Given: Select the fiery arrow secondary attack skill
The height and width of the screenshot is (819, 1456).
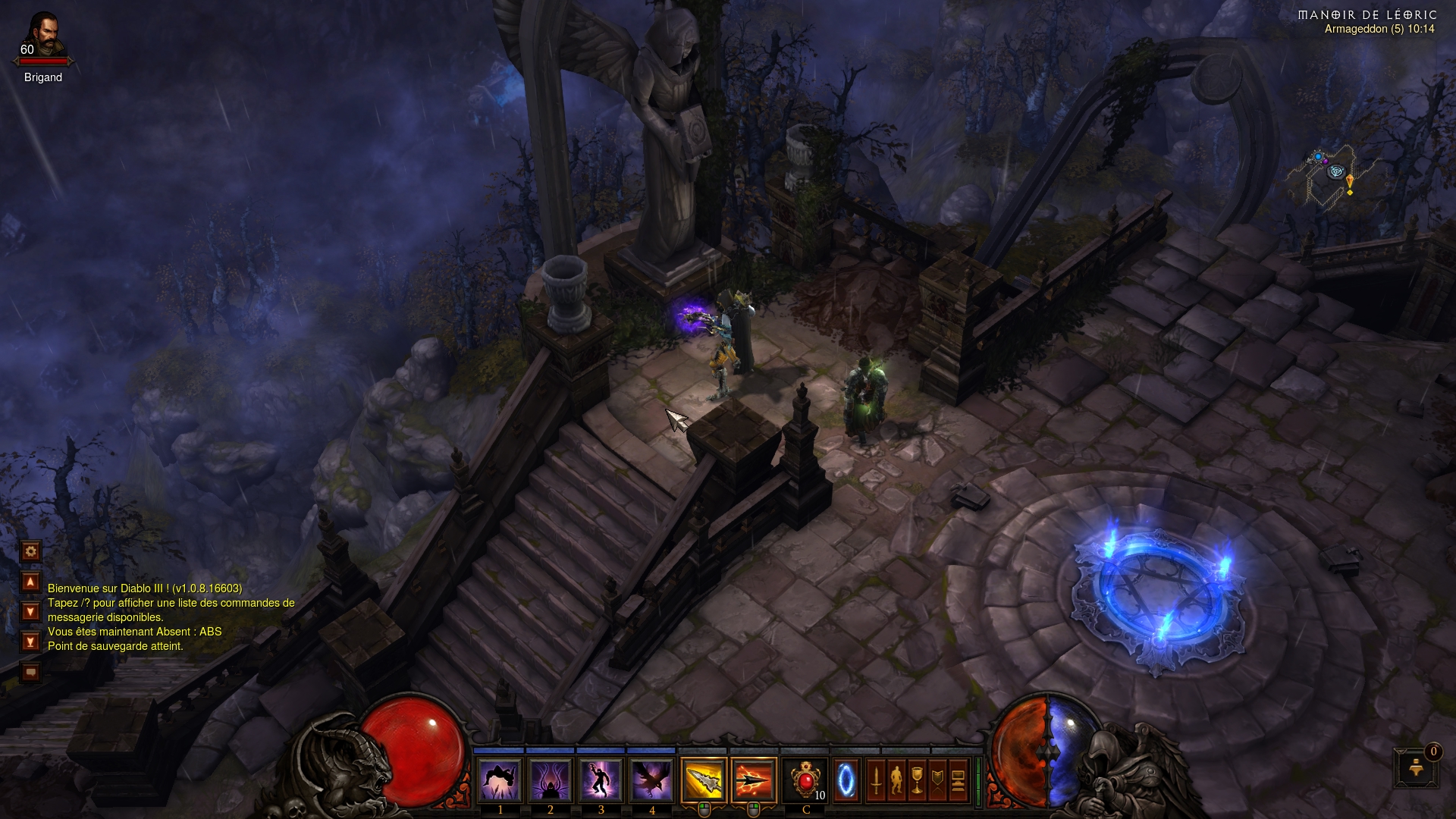Looking at the screenshot, I should tap(754, 780).
